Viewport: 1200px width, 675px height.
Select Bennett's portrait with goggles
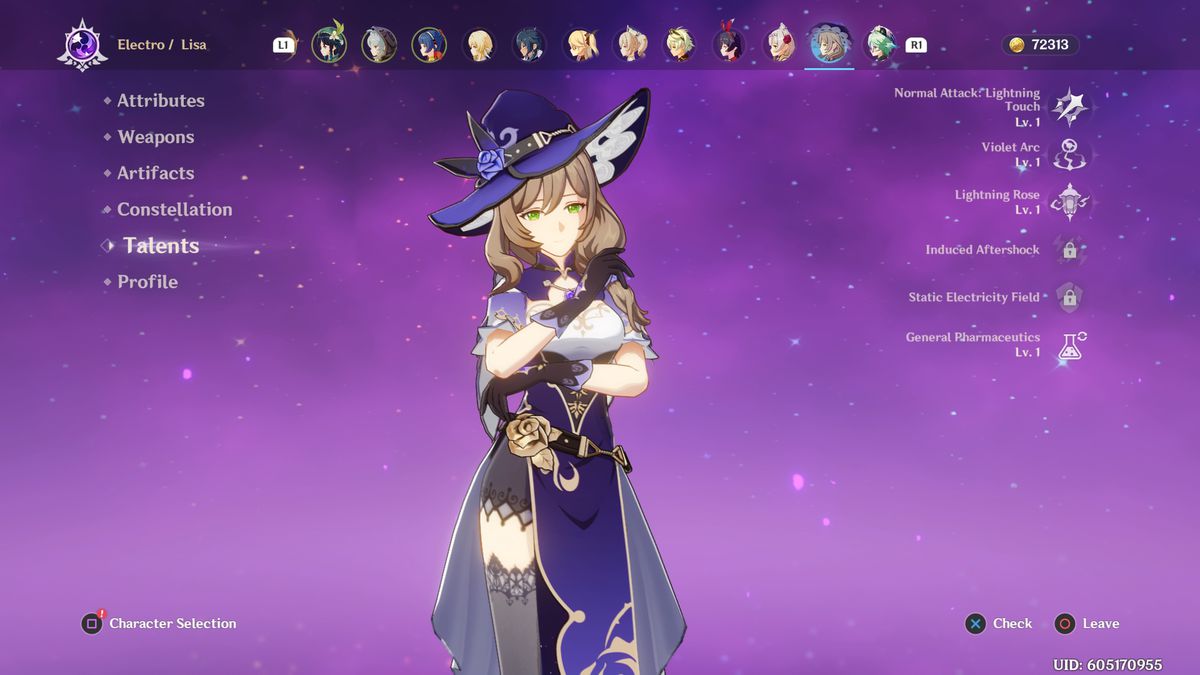pyautogui.click(x=679, y=45)
